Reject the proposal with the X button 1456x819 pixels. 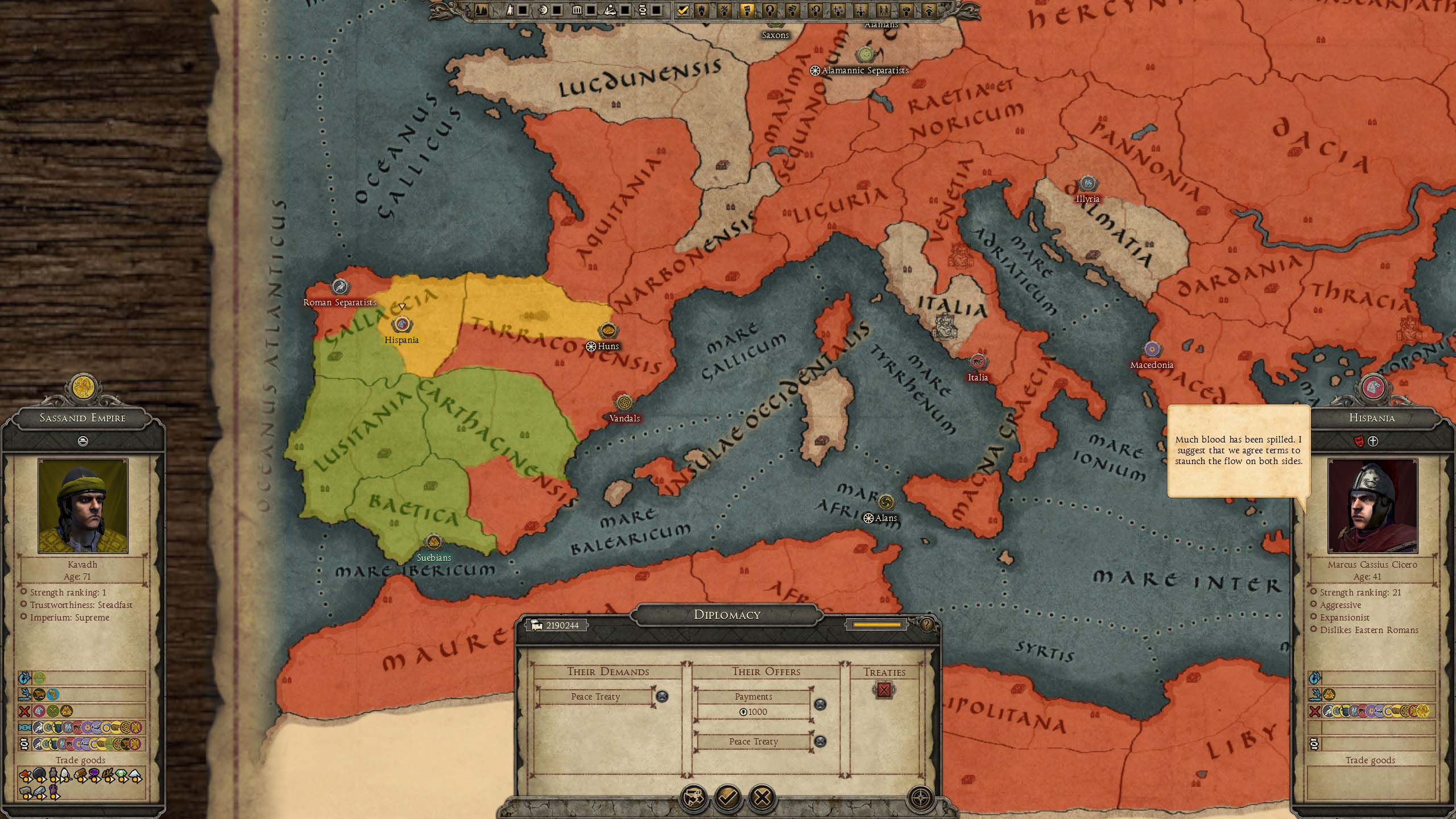[x=762, y=797]
